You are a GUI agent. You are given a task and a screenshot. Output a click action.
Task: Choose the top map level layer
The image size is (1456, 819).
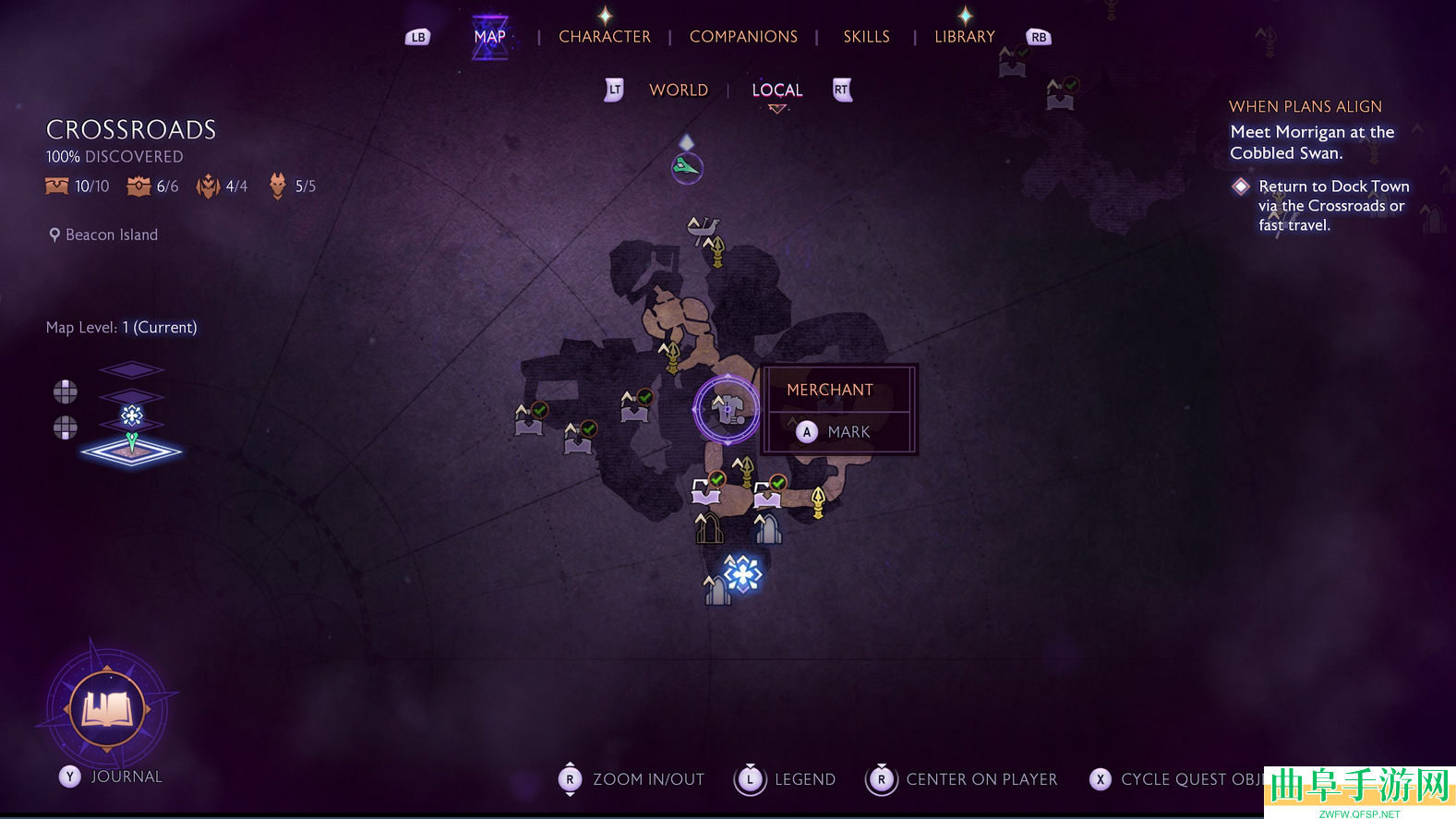pyautogui.click(x=131, y=370)
